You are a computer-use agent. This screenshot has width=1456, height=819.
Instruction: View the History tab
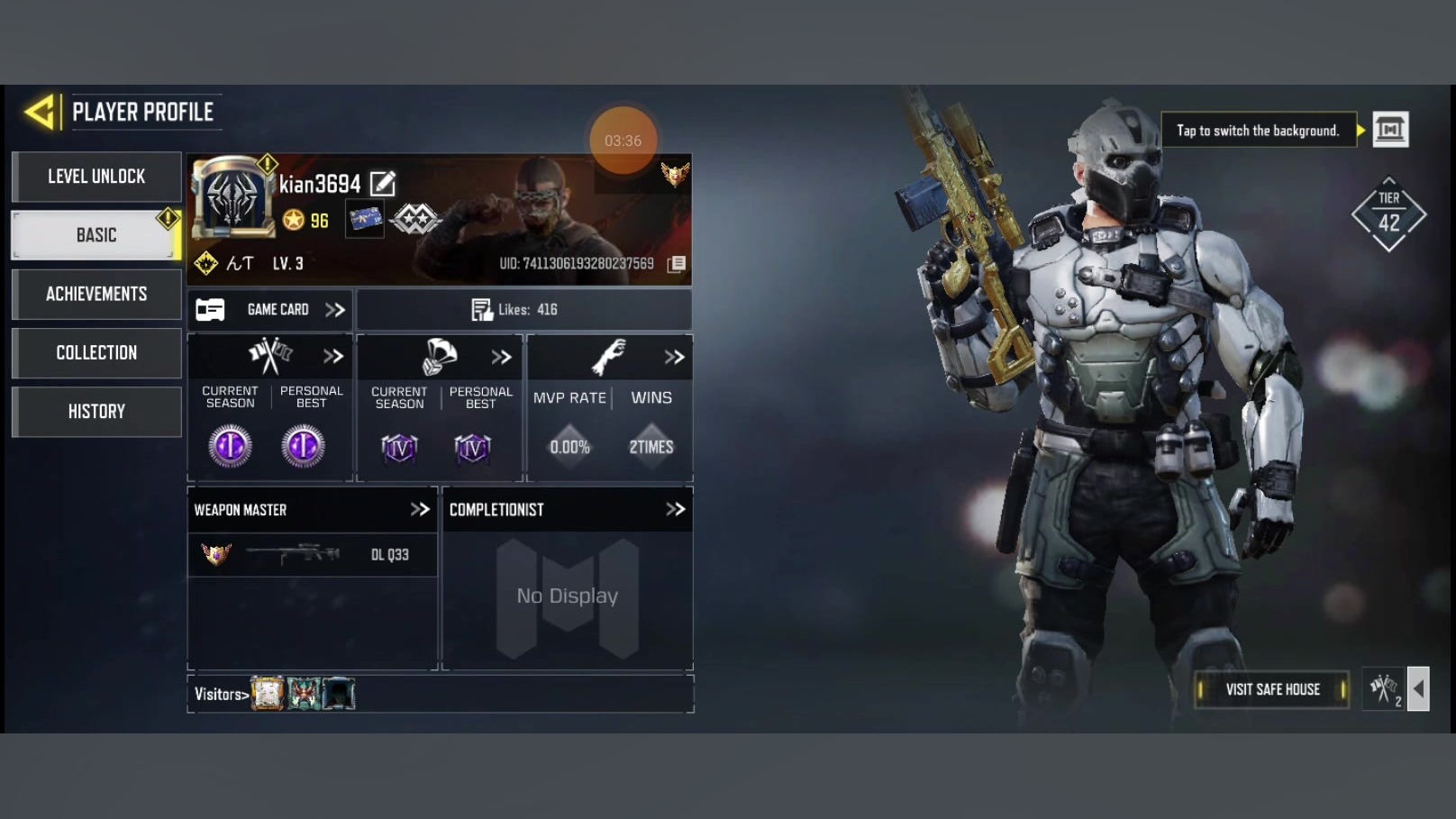(96, 412)
